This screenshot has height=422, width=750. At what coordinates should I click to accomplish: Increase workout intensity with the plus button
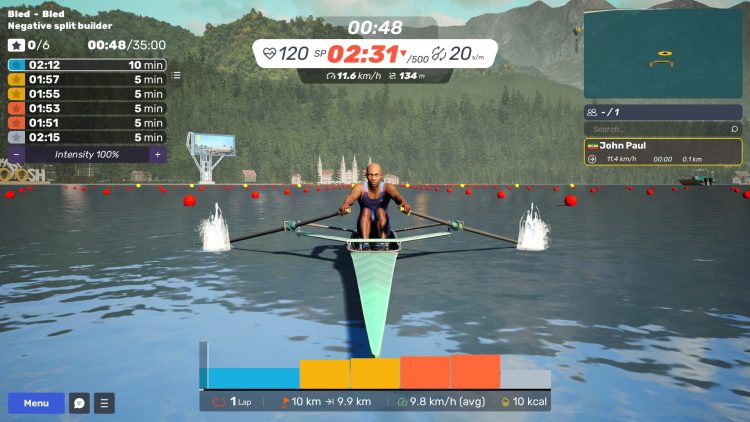click(157, 154)
